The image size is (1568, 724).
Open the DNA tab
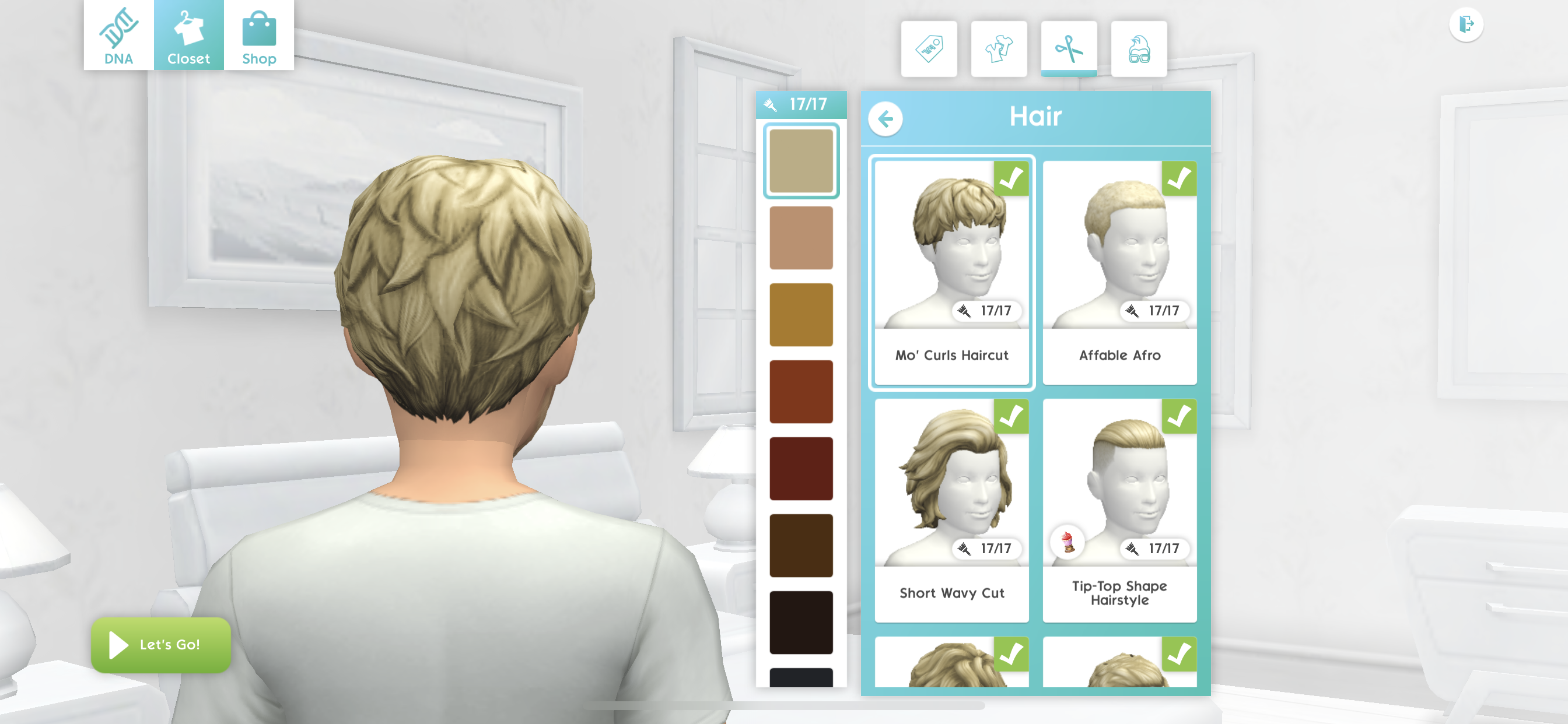118,36
